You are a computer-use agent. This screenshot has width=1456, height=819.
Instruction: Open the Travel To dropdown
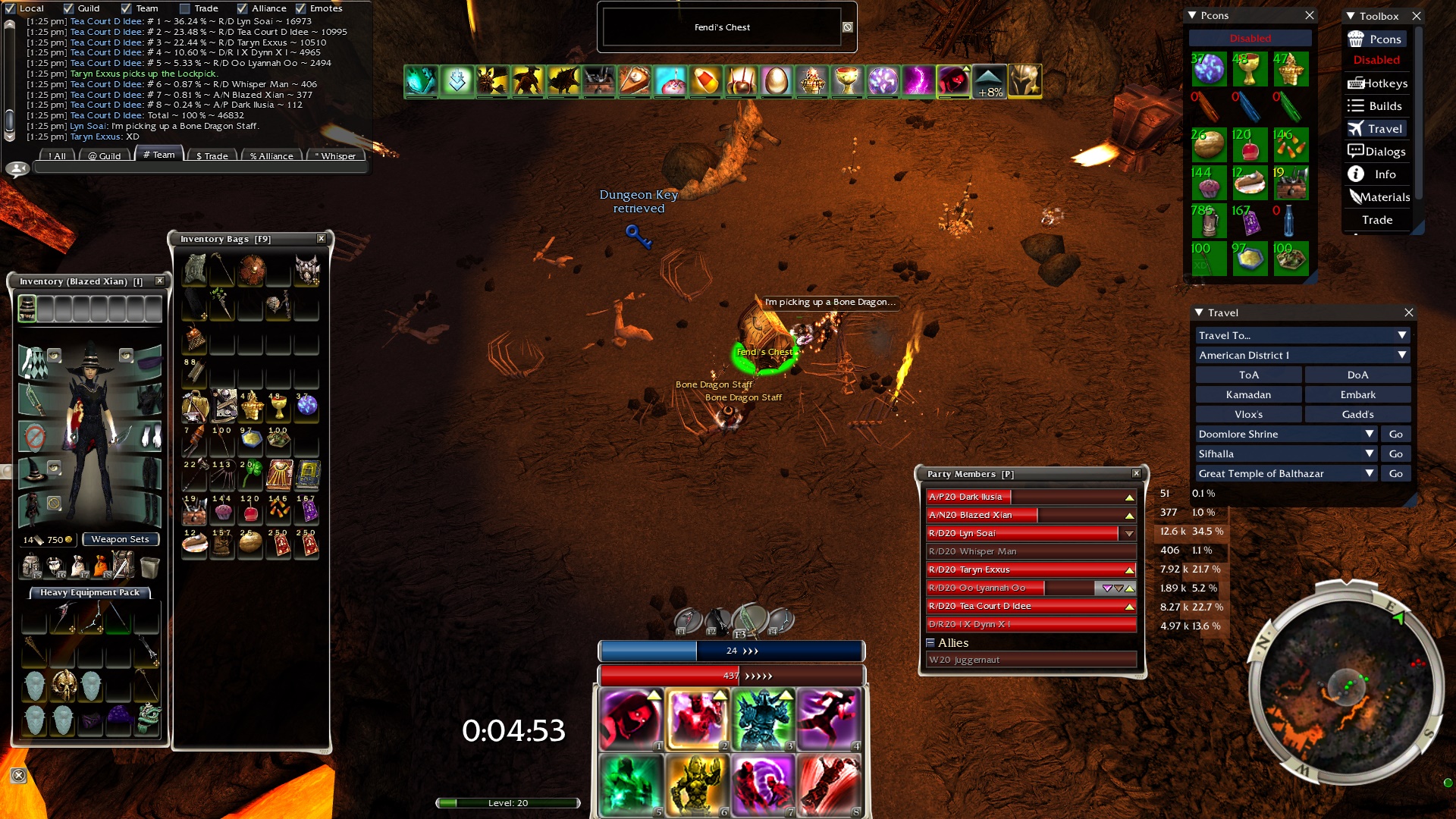coord(1302,335)
